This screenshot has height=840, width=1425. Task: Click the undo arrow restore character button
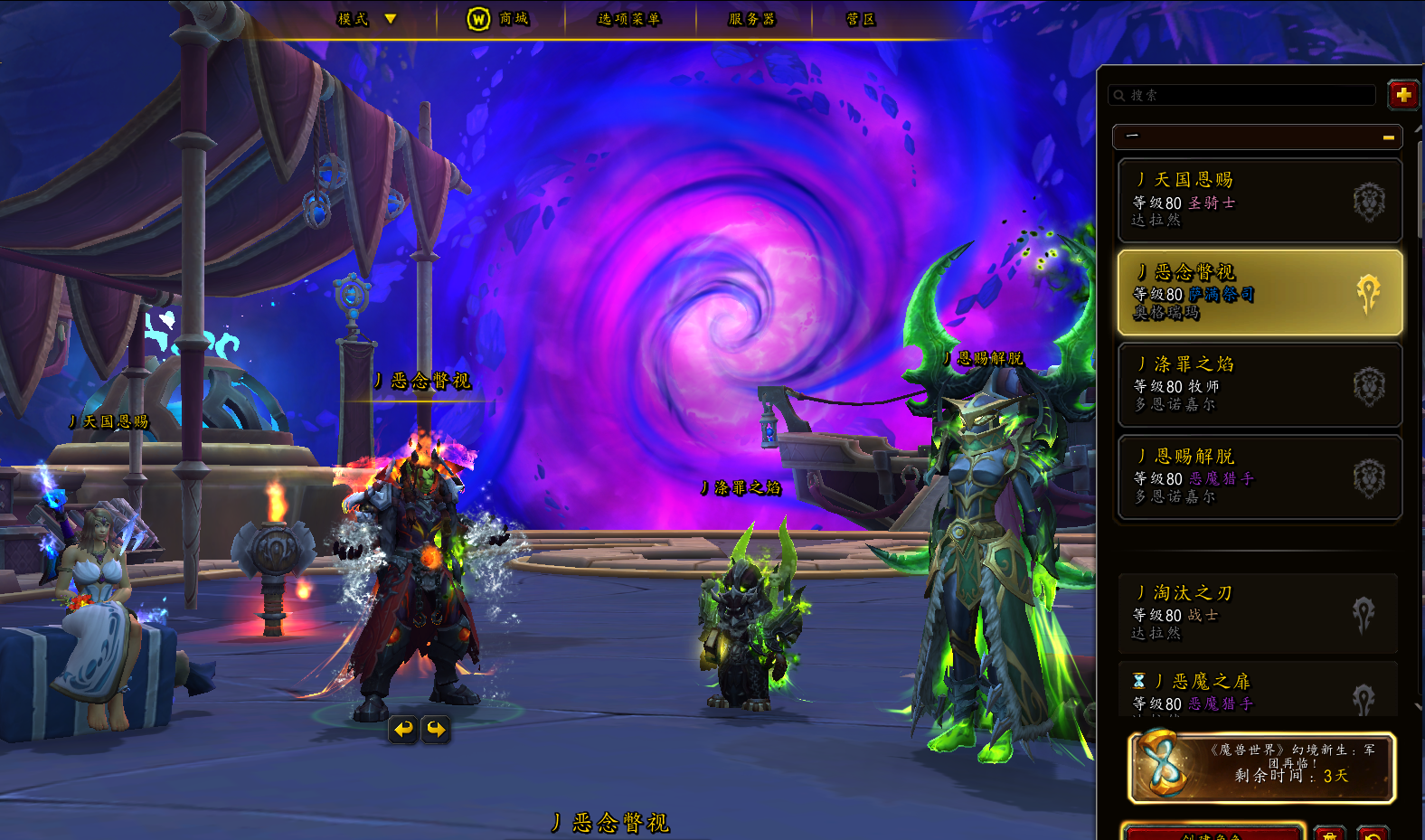pos(1373,834)
